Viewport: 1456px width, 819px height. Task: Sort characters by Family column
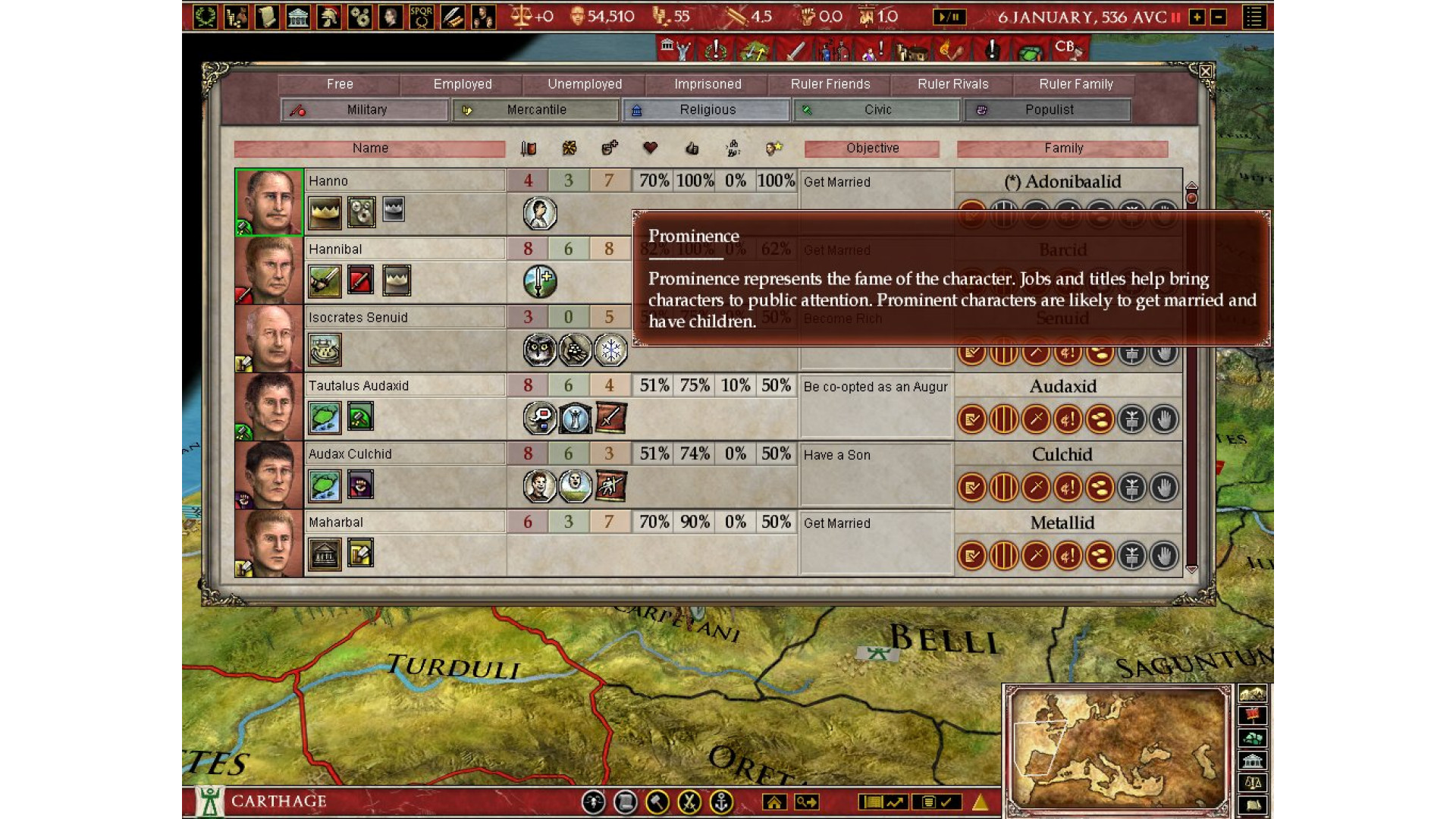click(x=1063, y=149)
